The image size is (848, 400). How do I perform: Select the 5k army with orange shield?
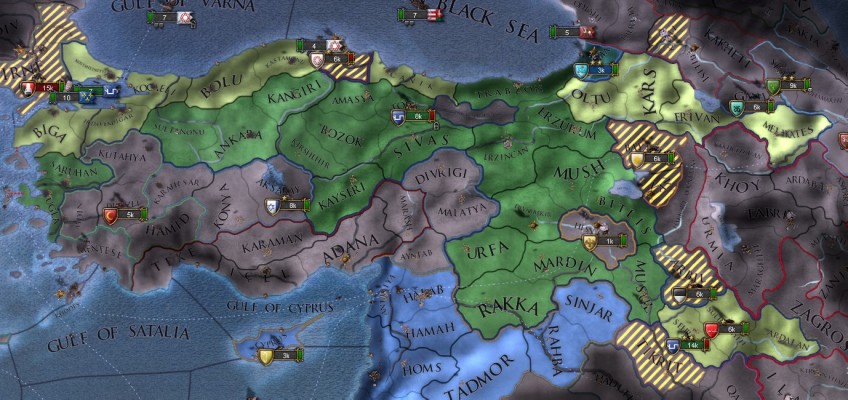129,213
